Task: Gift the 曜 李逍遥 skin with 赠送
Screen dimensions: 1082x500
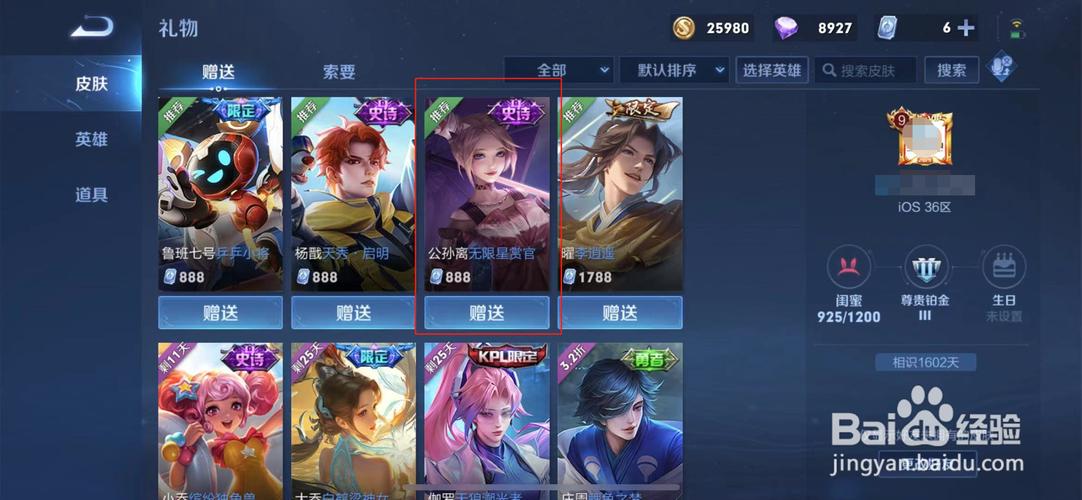Action: pos(620,313)
